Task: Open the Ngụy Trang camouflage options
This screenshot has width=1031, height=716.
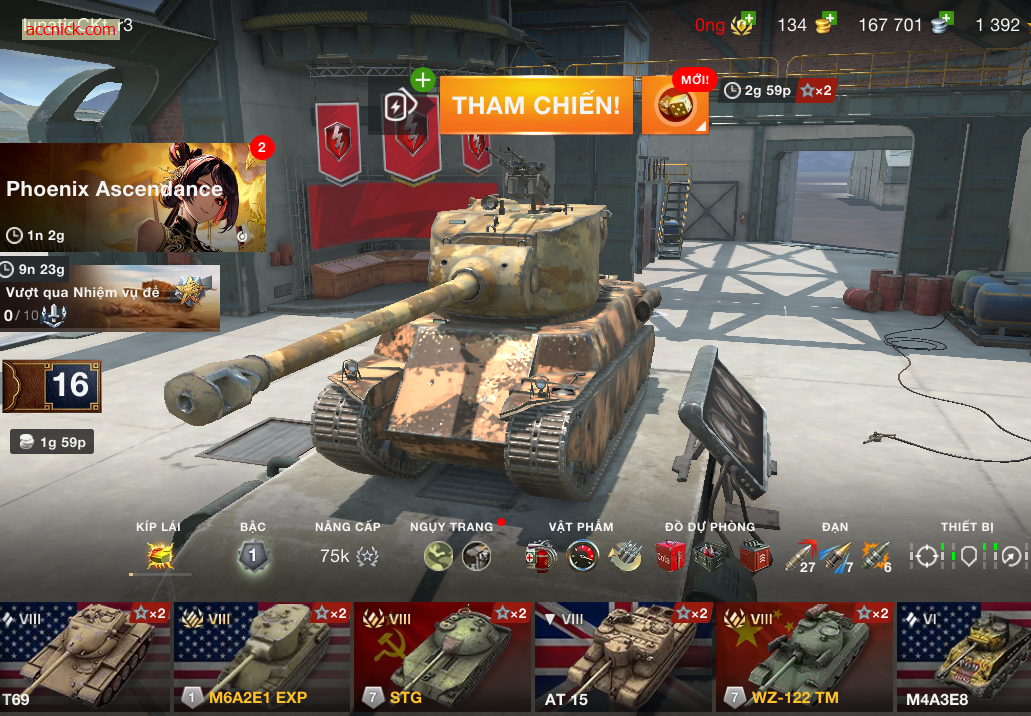Action: 457,555
